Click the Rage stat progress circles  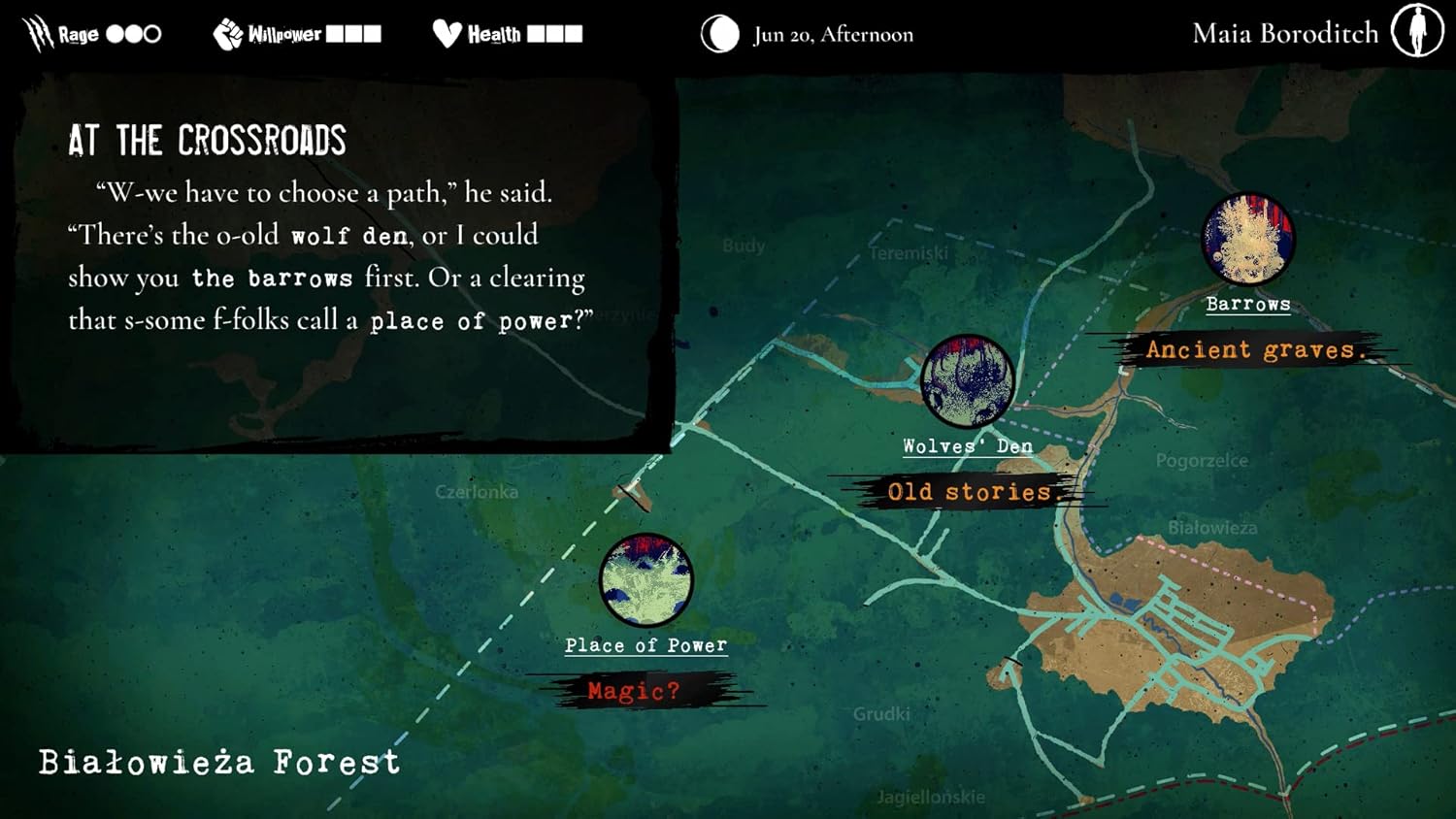point(135,33)
